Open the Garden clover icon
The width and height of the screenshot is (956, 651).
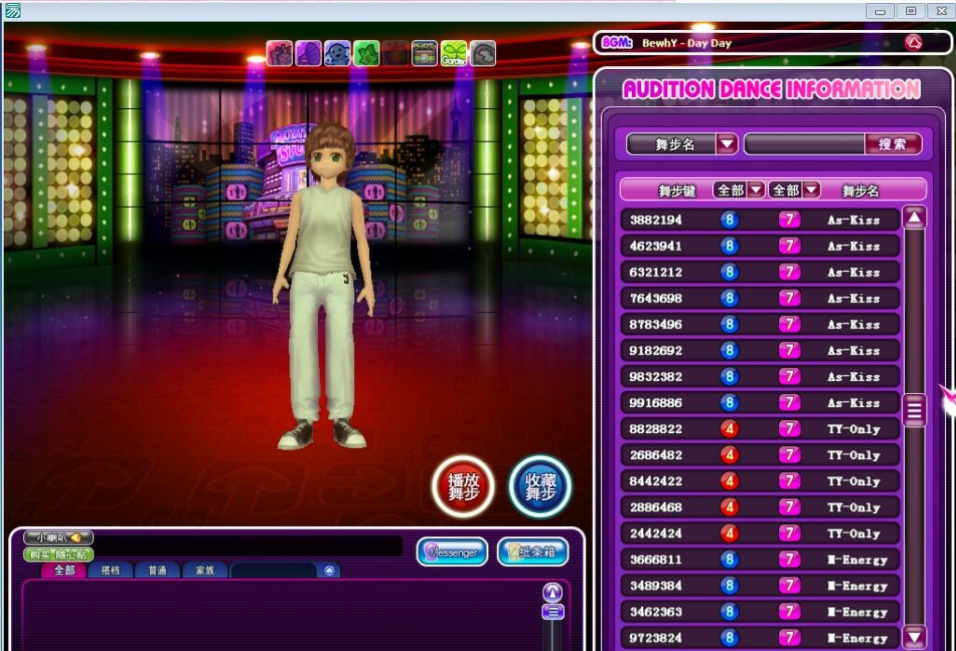coord(454,53)
